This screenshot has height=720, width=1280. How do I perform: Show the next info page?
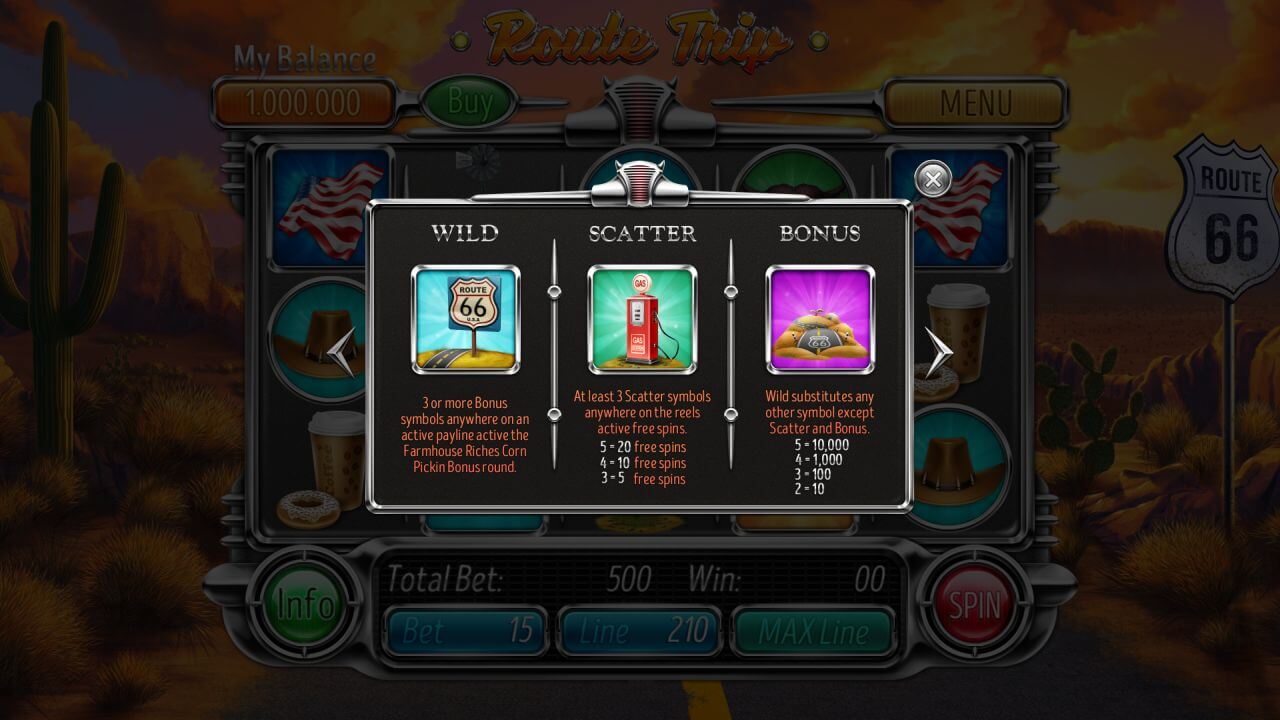938,352
